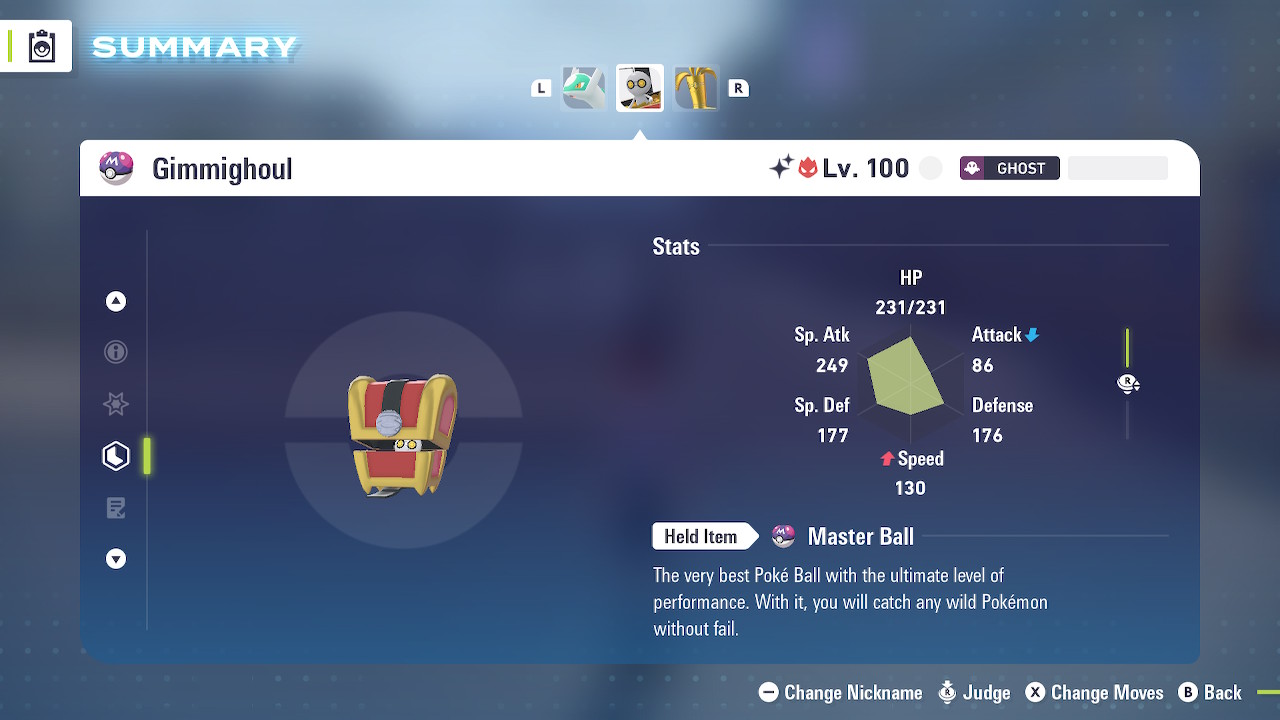Select the down arrow in the left sidebar
The height and width of the screenshot is (720, 1280).
click(x=115, y=559)
